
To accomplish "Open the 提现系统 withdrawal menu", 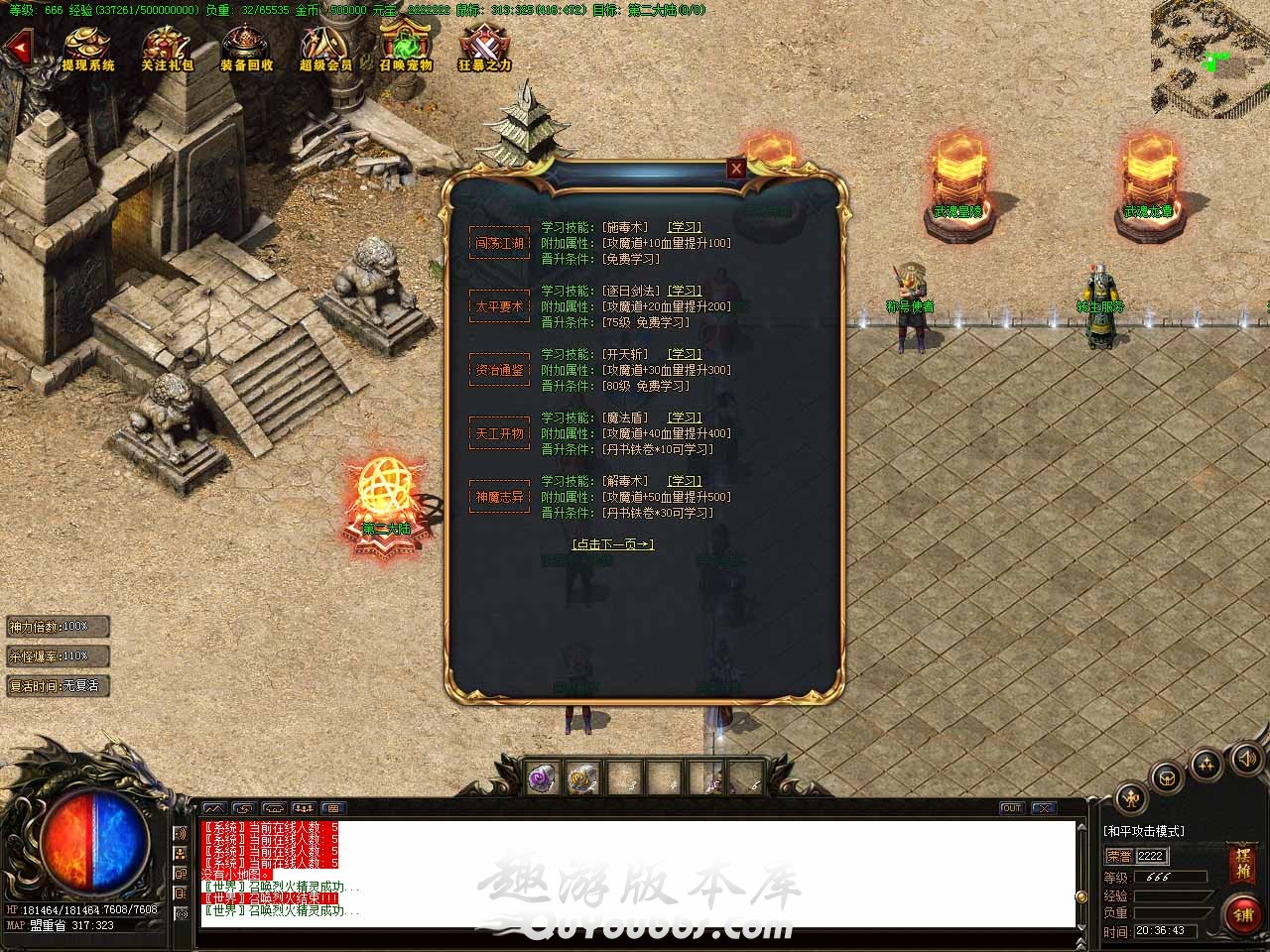I will click(88, 49).
